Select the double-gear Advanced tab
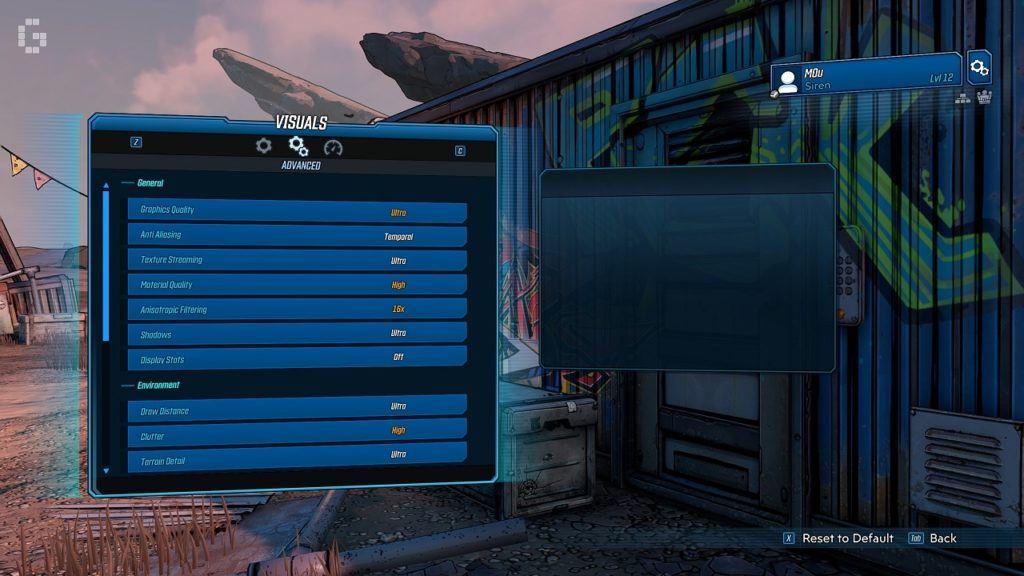Screen dimensions: 1024x576 click(x=298, y=146)
